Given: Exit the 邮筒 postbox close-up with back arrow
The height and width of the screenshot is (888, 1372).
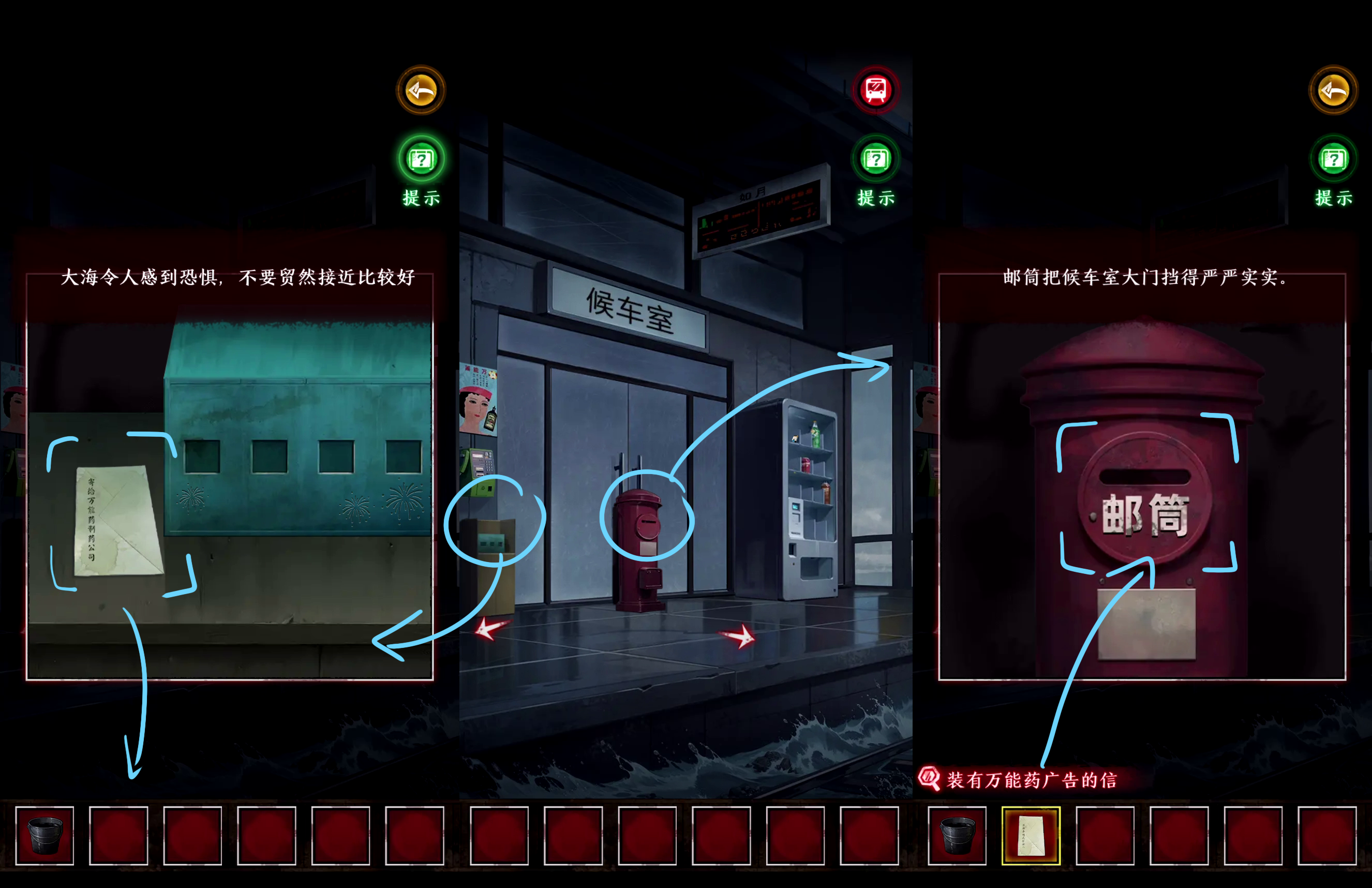Looking at the screenshot, I should (x=1333, y=91).
